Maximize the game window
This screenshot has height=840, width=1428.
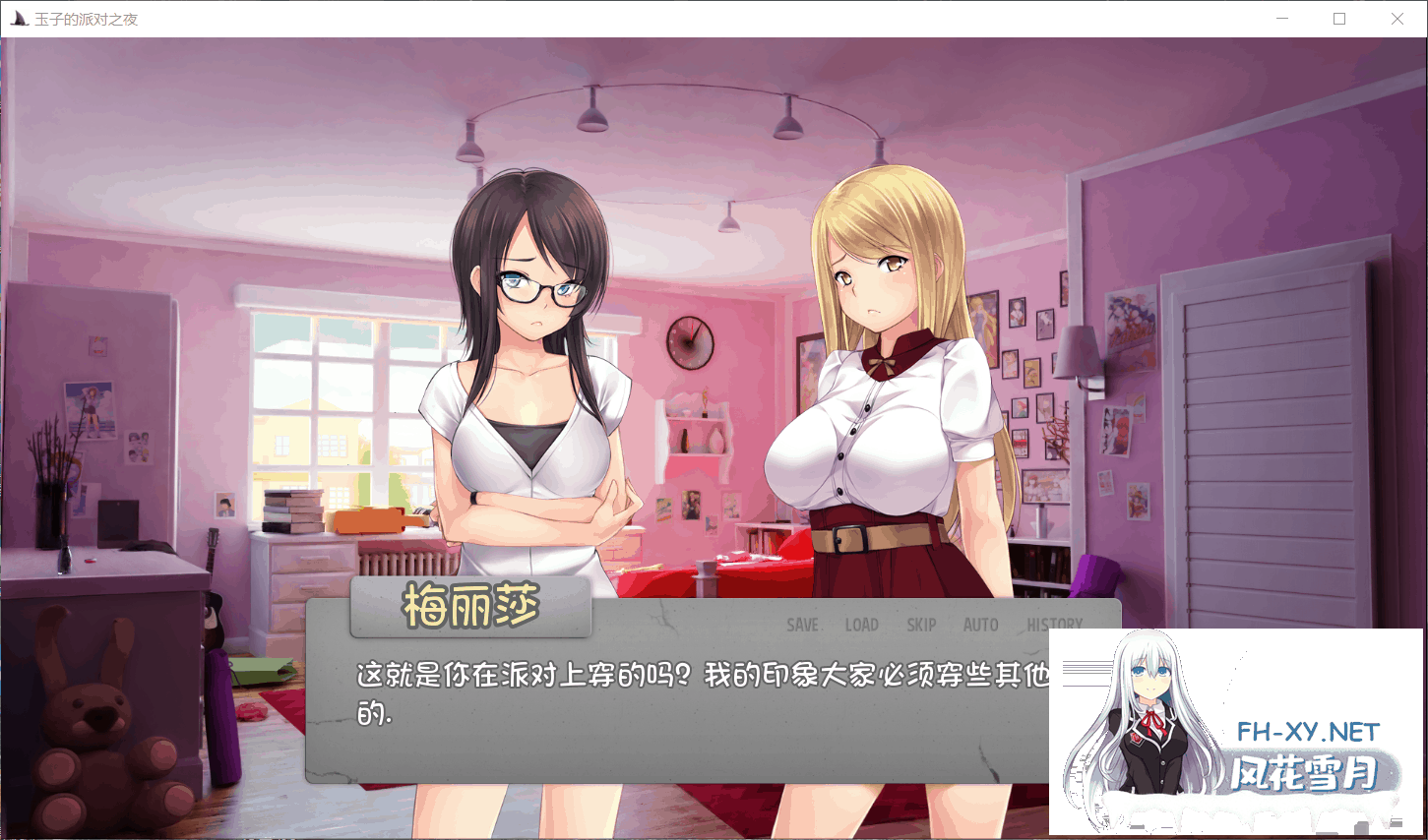(x=1339, y=19)
